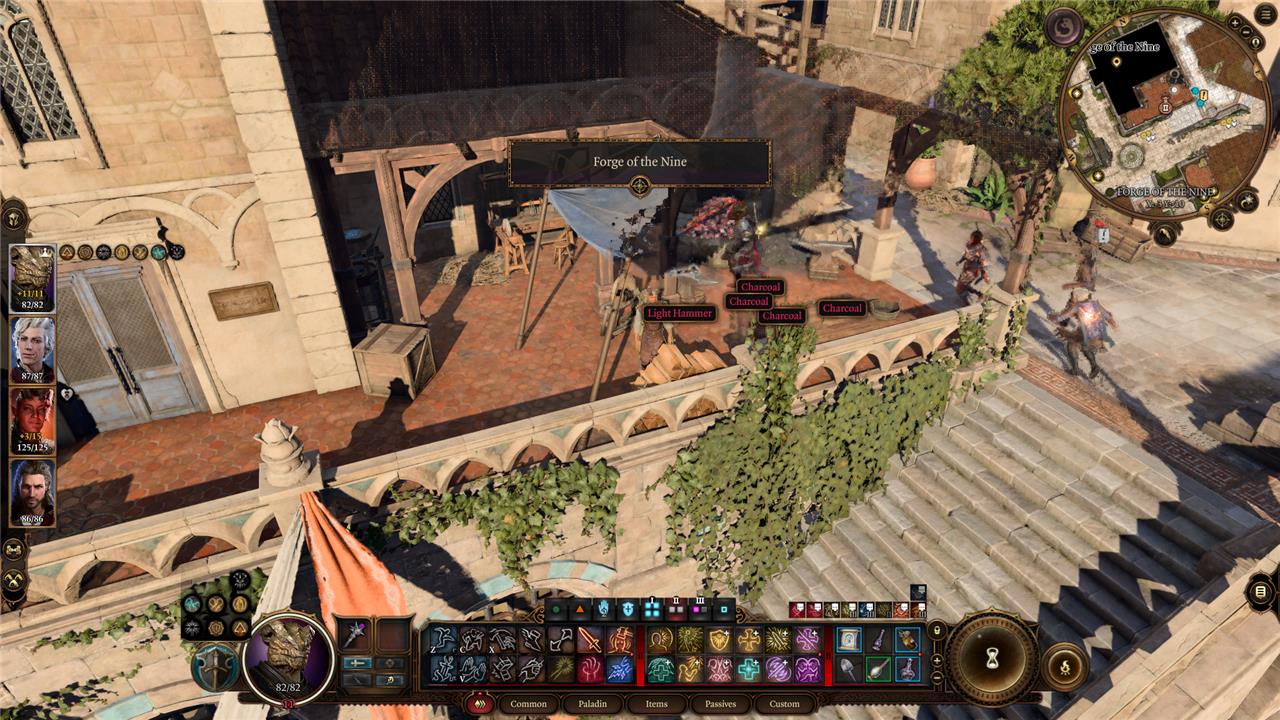The width and height of the screenshot is (1280, 720).
Task: Toggle the hotbar lock padlock
Action: (937, 631)
